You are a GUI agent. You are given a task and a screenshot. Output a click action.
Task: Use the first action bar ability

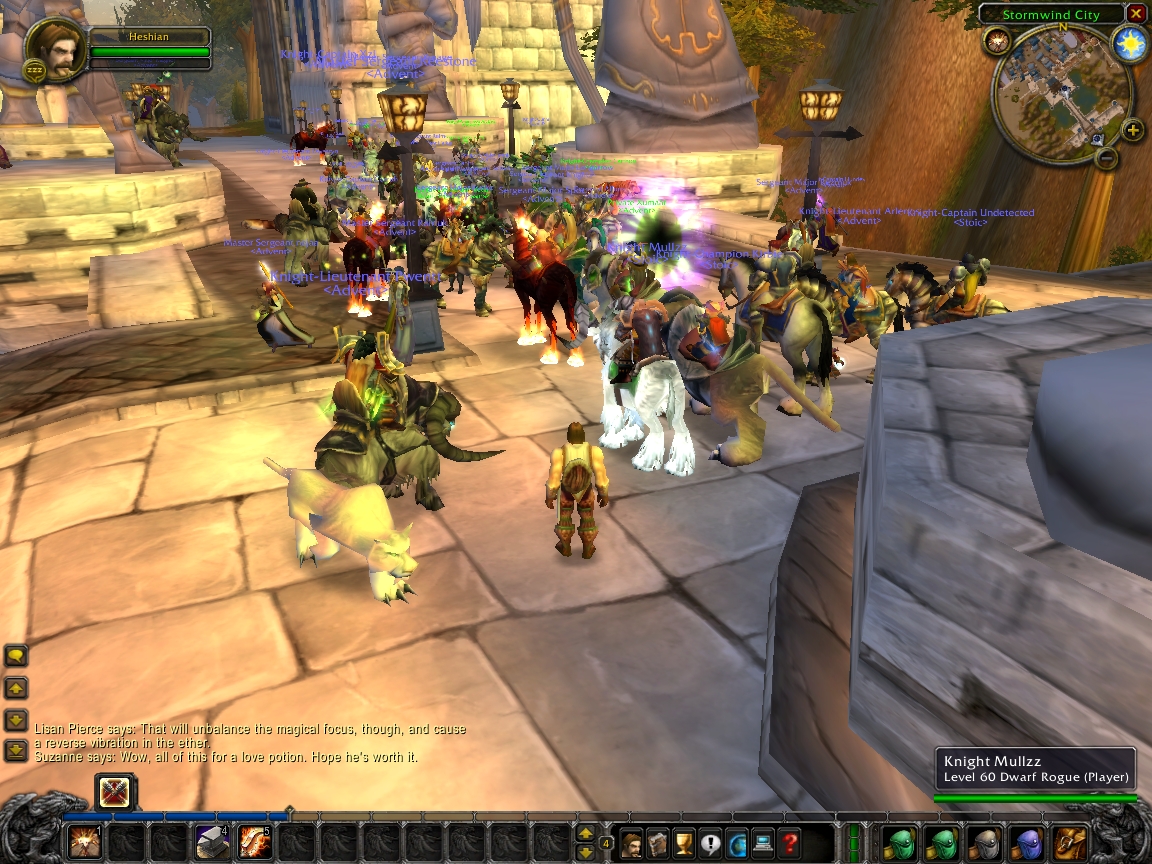point(85,842)
